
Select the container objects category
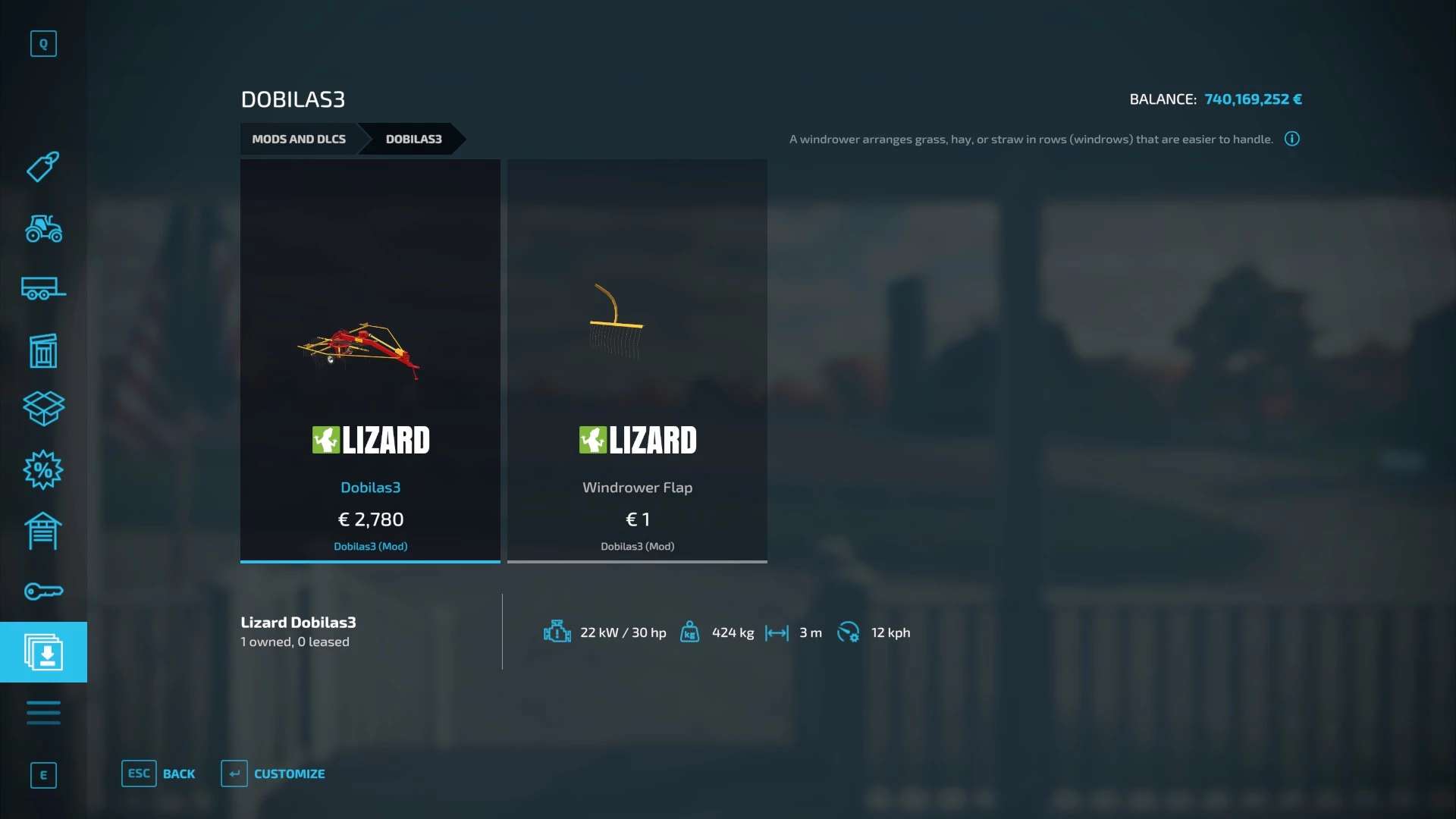click(x=43, y=350)
